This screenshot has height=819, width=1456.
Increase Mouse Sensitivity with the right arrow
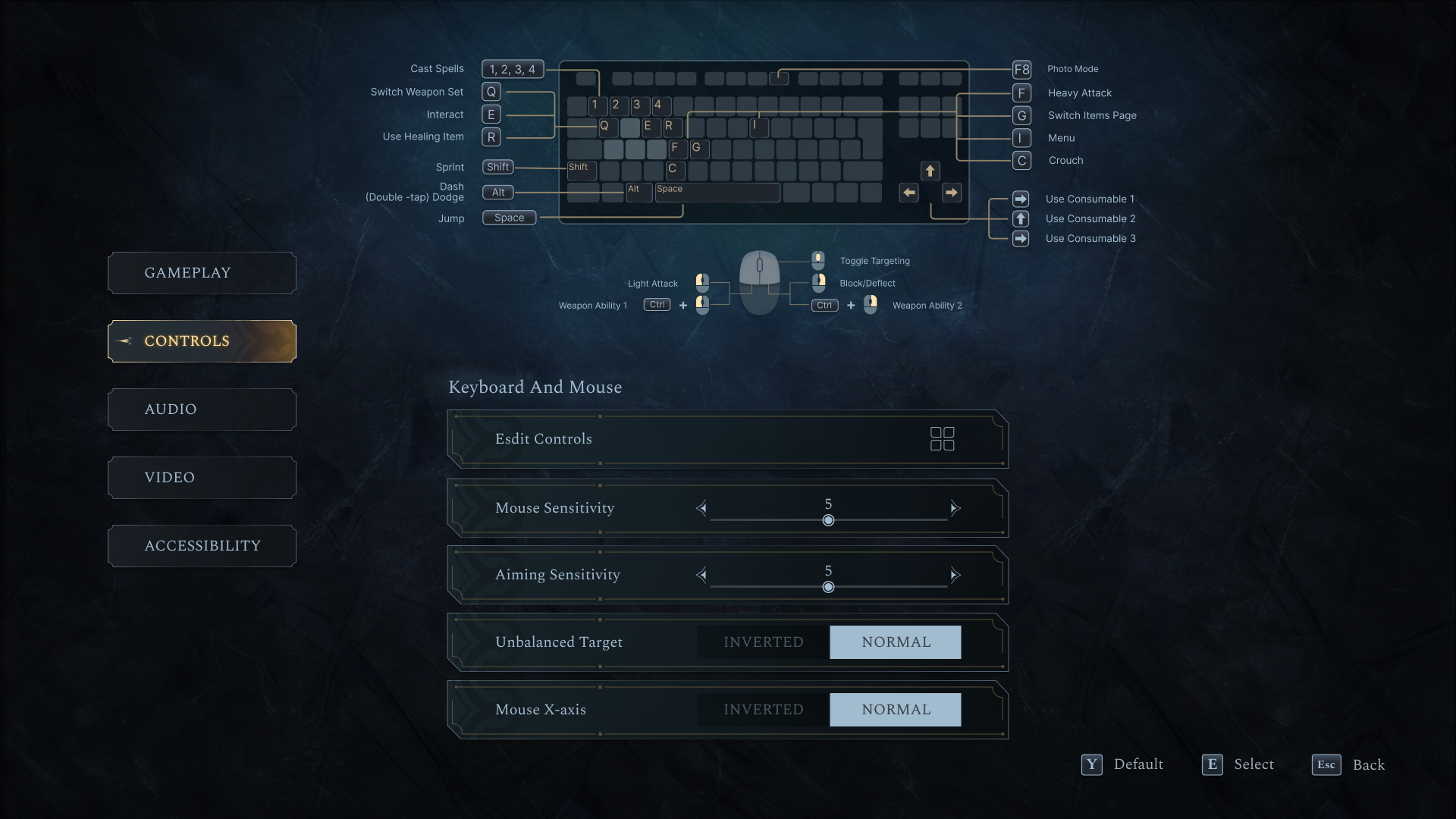[x=955, y=508]
